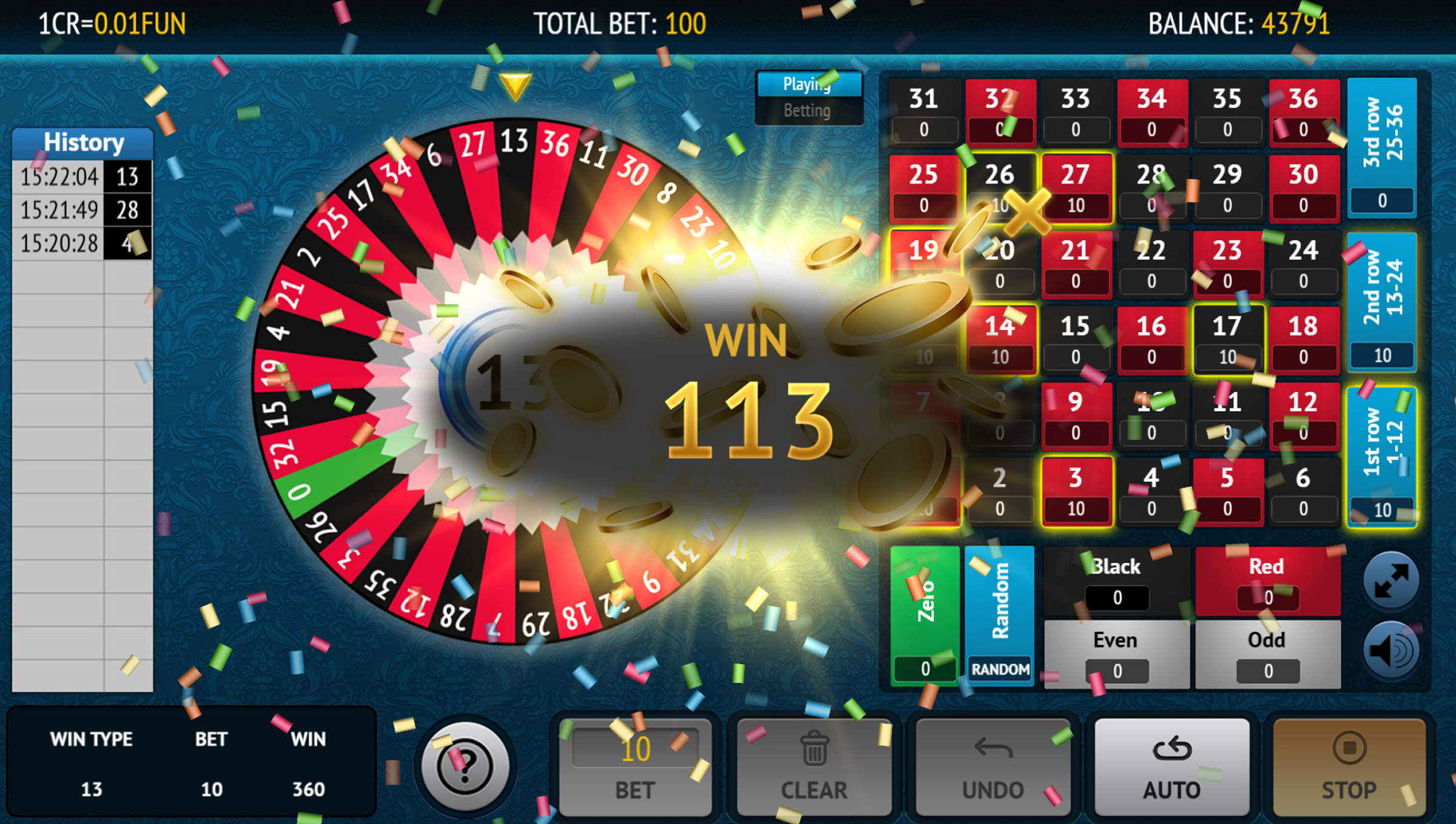This screenshot has width=1456, height=824.
Task: Toggle fullscreen with the arrows icon
Action: (x=1391, y=580)
